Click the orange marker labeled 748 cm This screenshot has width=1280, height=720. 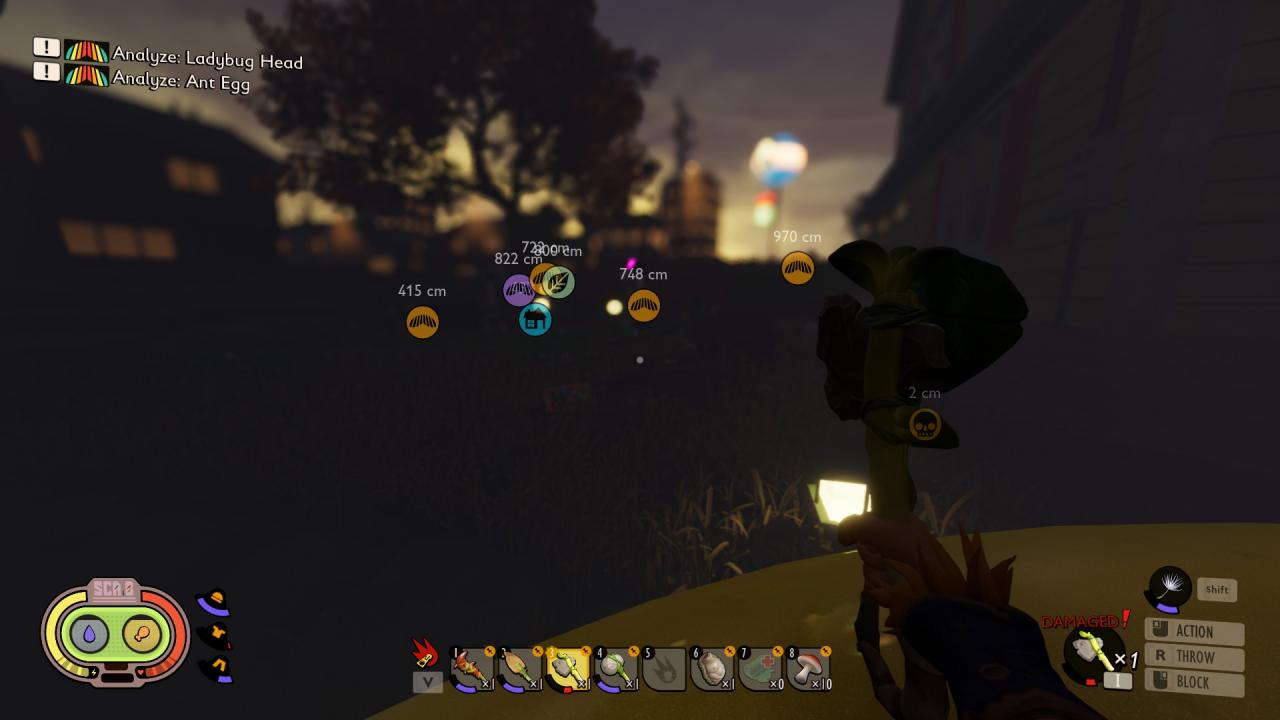[x=644, y=305]
